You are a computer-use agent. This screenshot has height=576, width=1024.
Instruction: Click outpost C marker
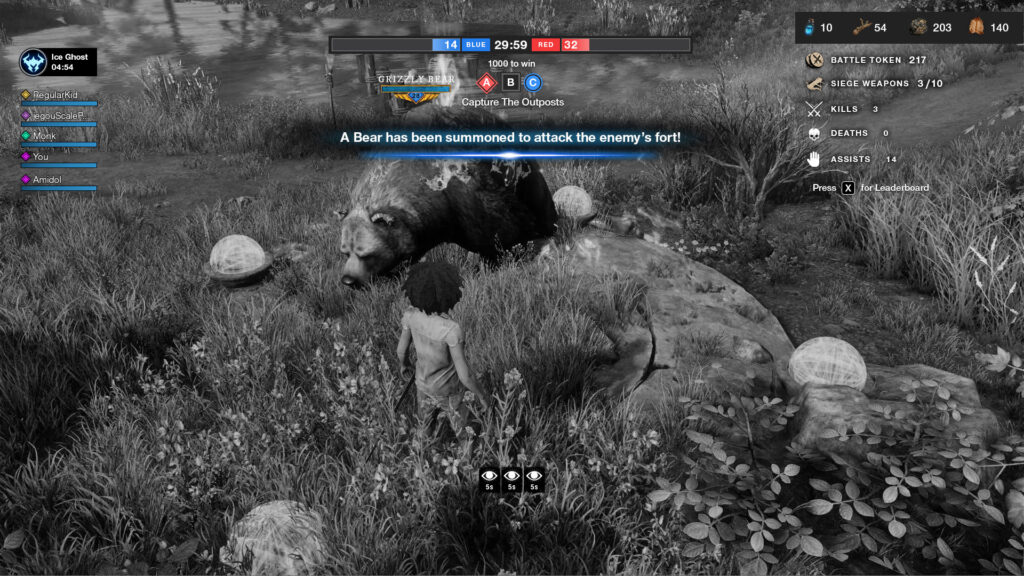pos(533,82)
